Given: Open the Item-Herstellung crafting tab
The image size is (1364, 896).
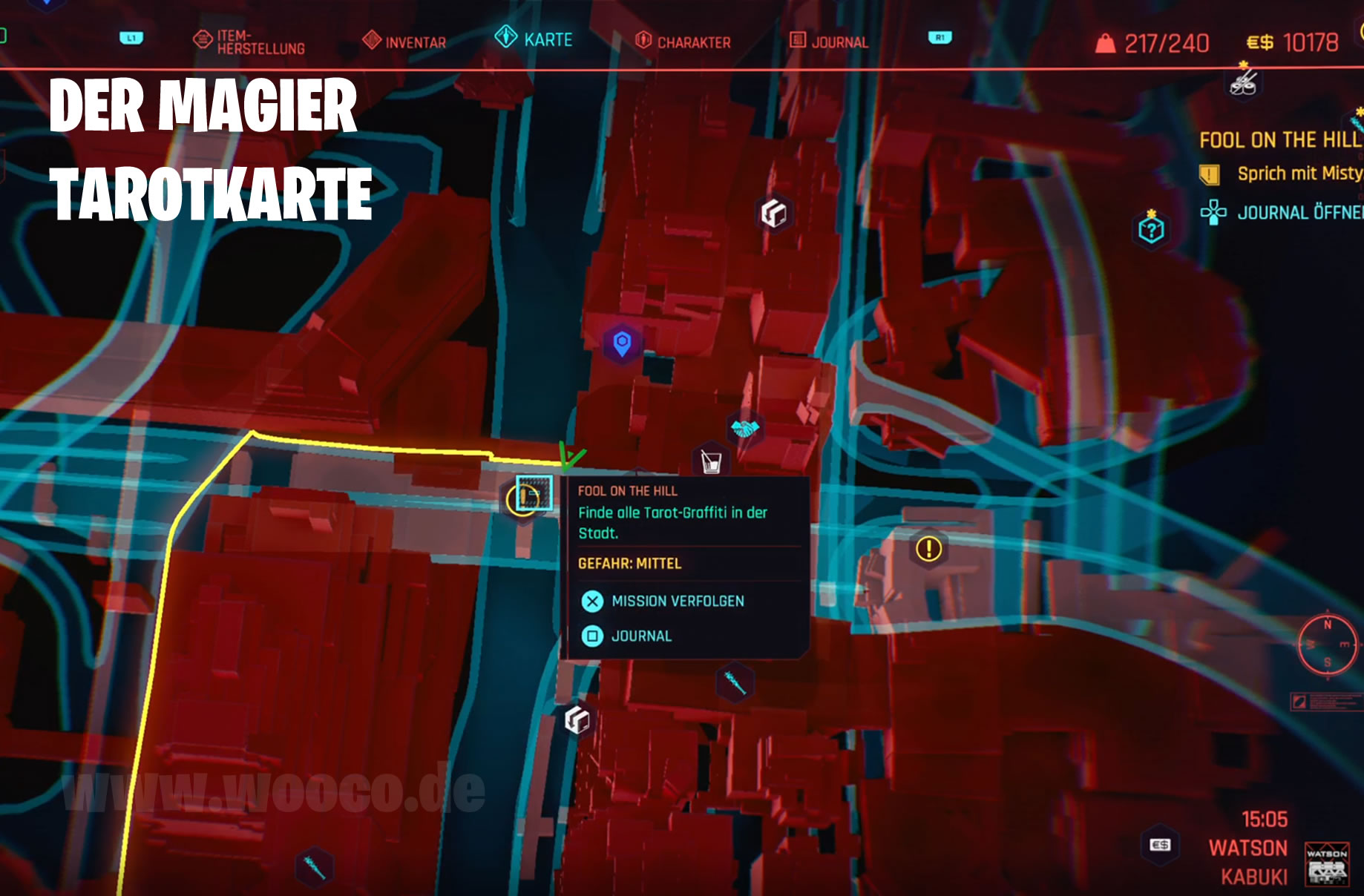Looking at the screenshot, I should coord(249,42).
